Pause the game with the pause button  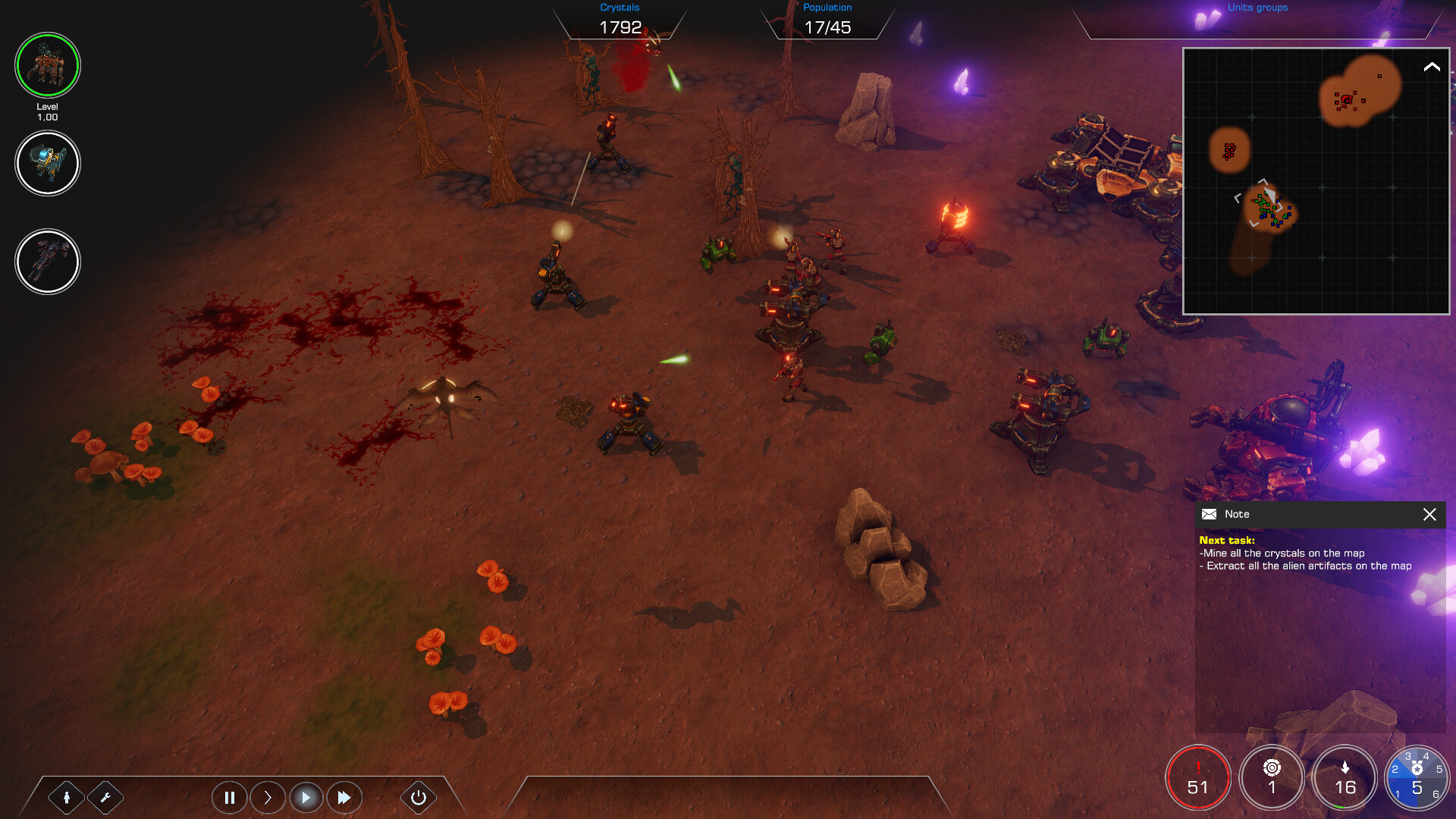[x=230, y=797]
